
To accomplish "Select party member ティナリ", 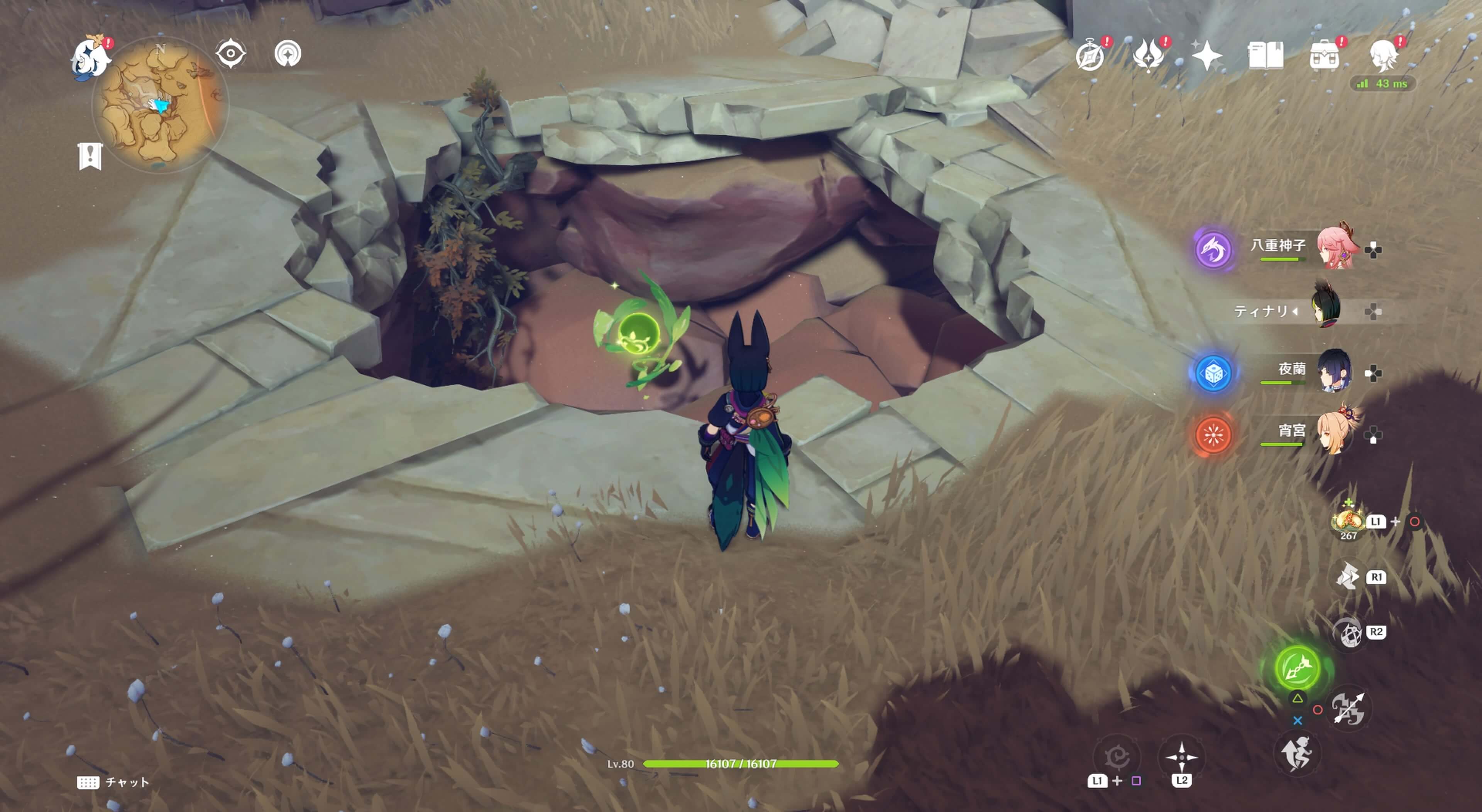I will coord(1326,311).
